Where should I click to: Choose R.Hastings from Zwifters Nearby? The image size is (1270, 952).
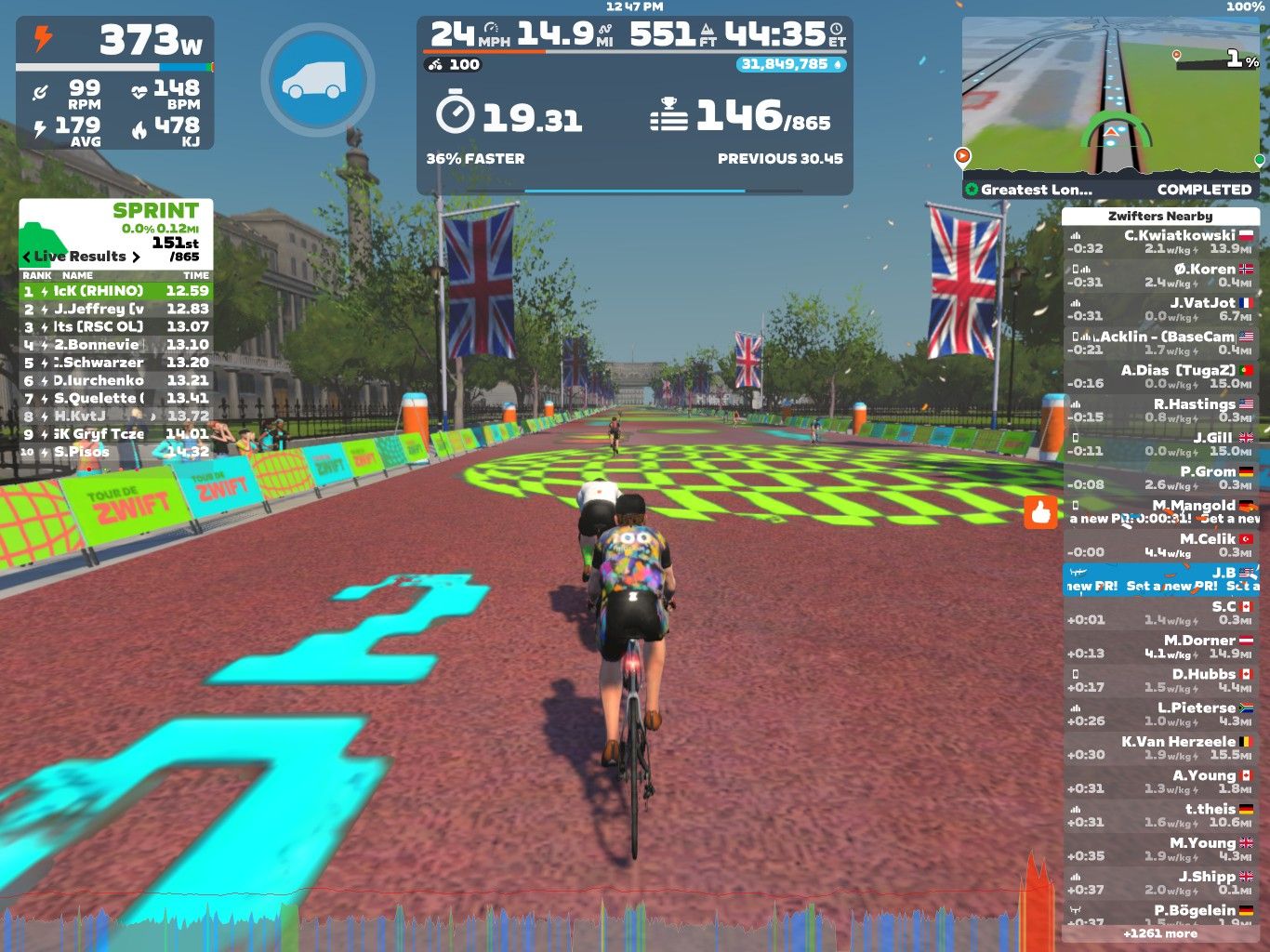tap(1159, 410)
